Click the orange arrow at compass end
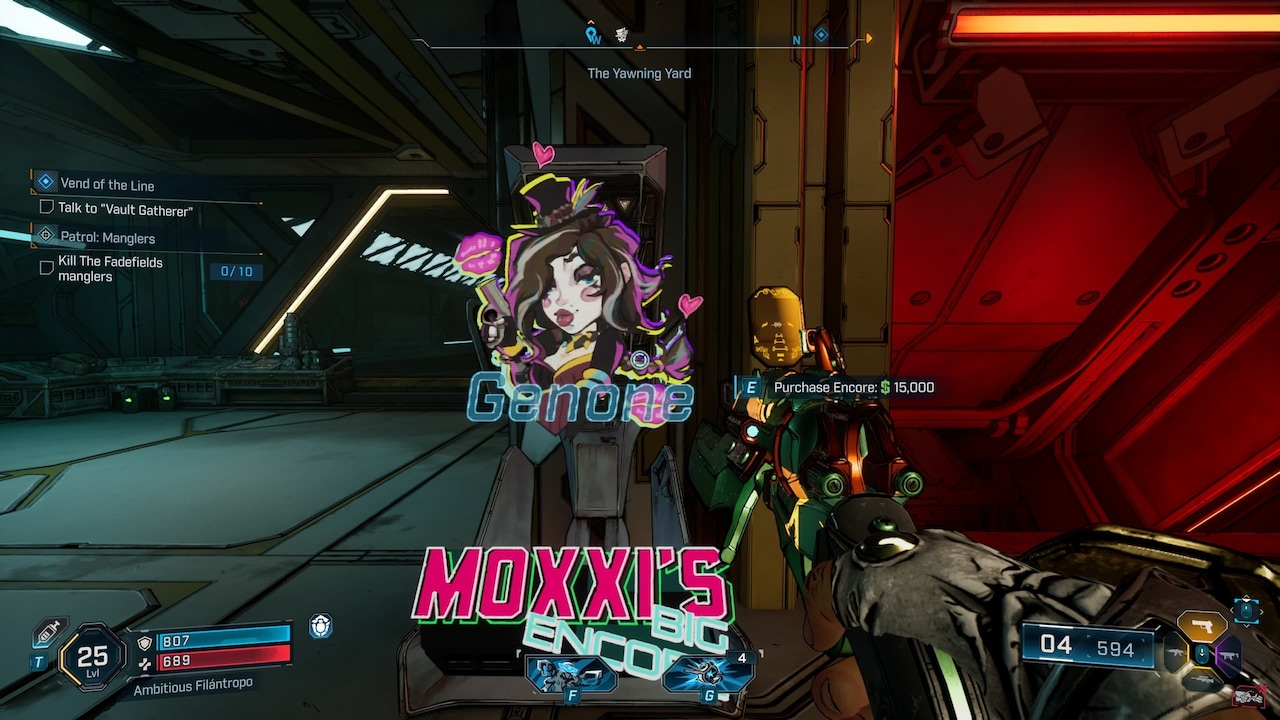This screenshot has width=1280, height=720. pos(868,39)
